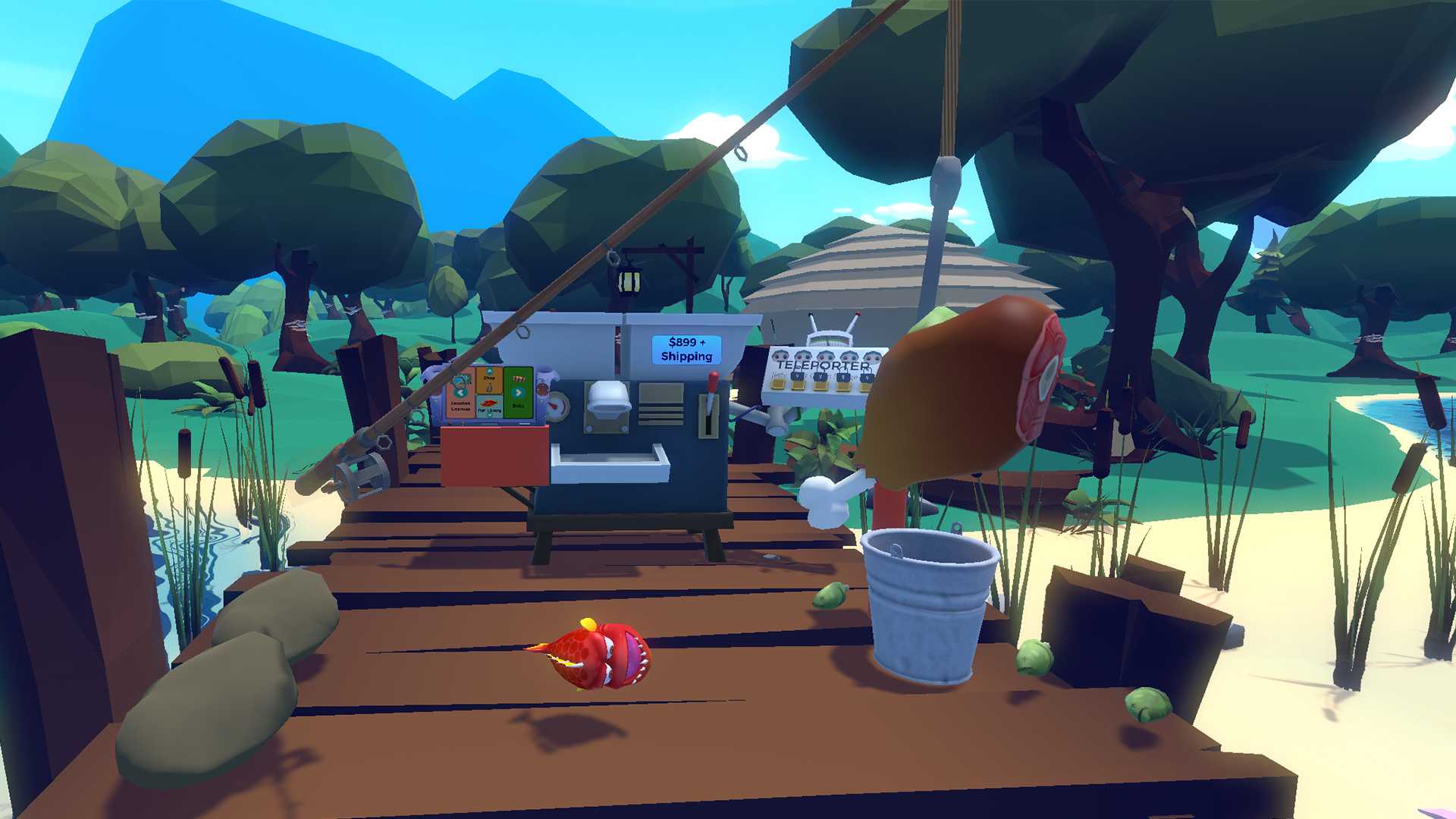Open the Shop tile on the tablet

coord(489,381)
